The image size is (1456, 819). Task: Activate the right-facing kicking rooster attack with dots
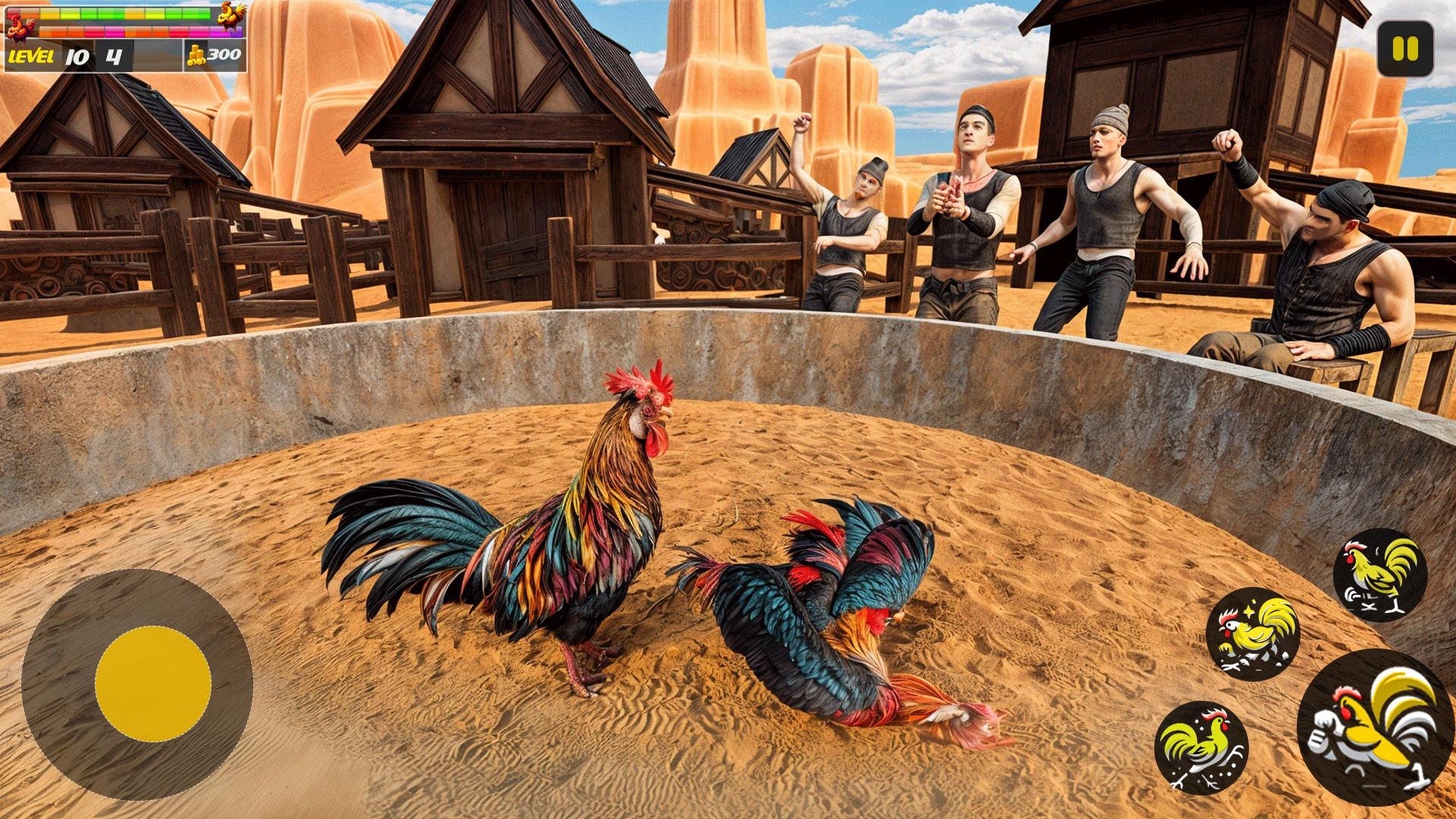tap(1200, 748)
